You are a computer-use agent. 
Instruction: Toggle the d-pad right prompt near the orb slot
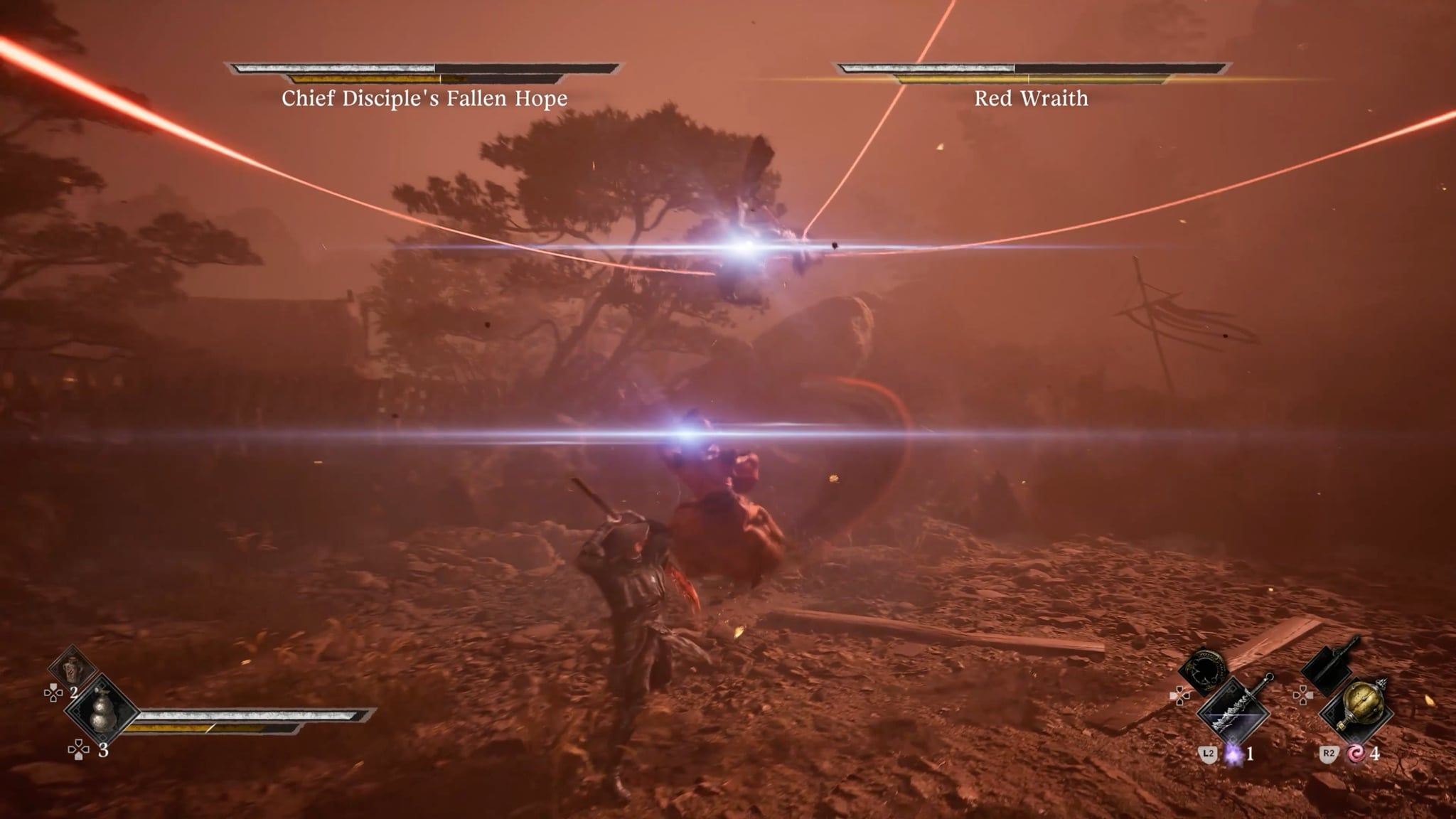tap(1303, 696)
